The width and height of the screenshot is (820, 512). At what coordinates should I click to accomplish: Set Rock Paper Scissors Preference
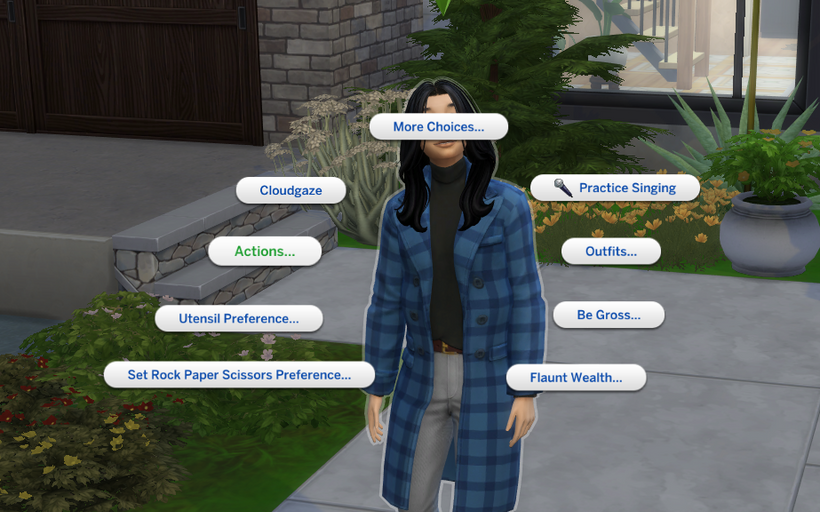pyautogui.click(x=239, y=375)
